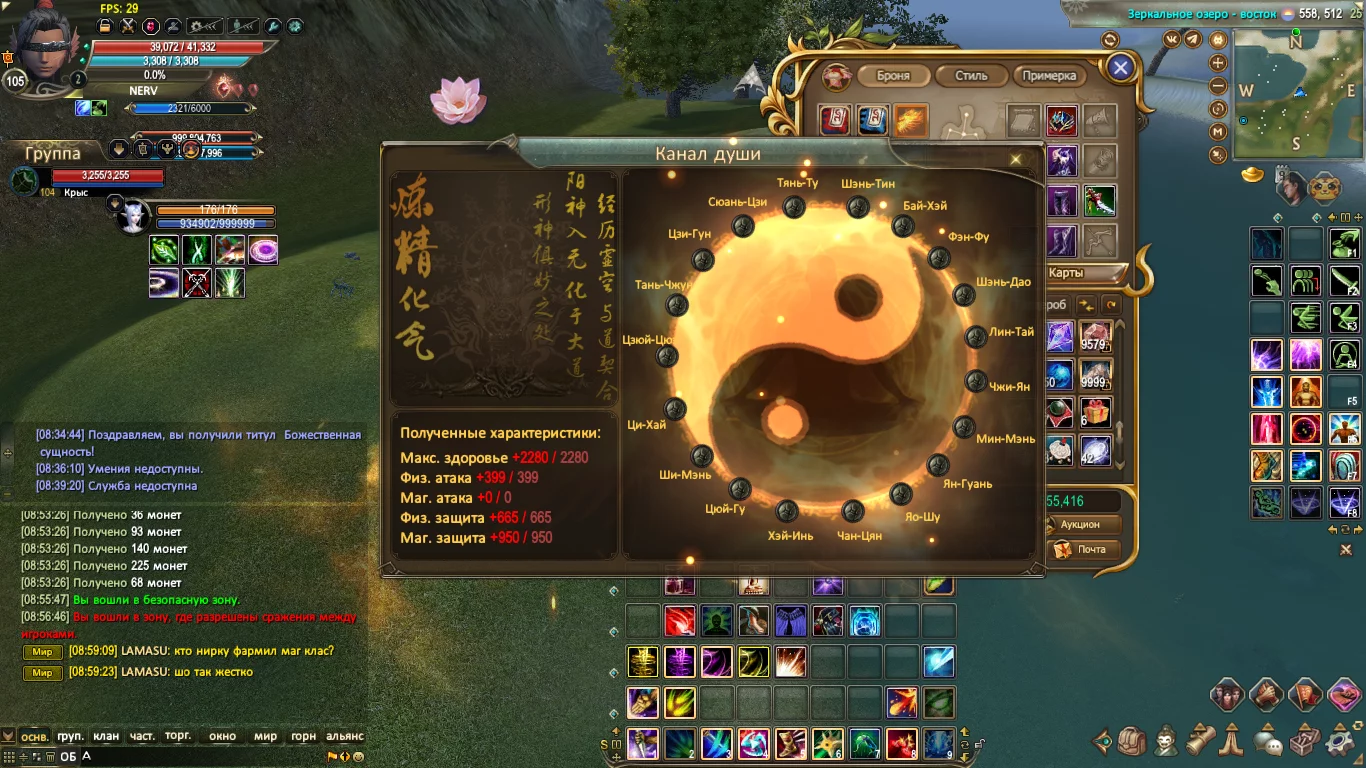Image resolution: width=1366 pixels, height=768 pixels.
Task: Open the Стиль tab
Action: [x=971, y=76]
